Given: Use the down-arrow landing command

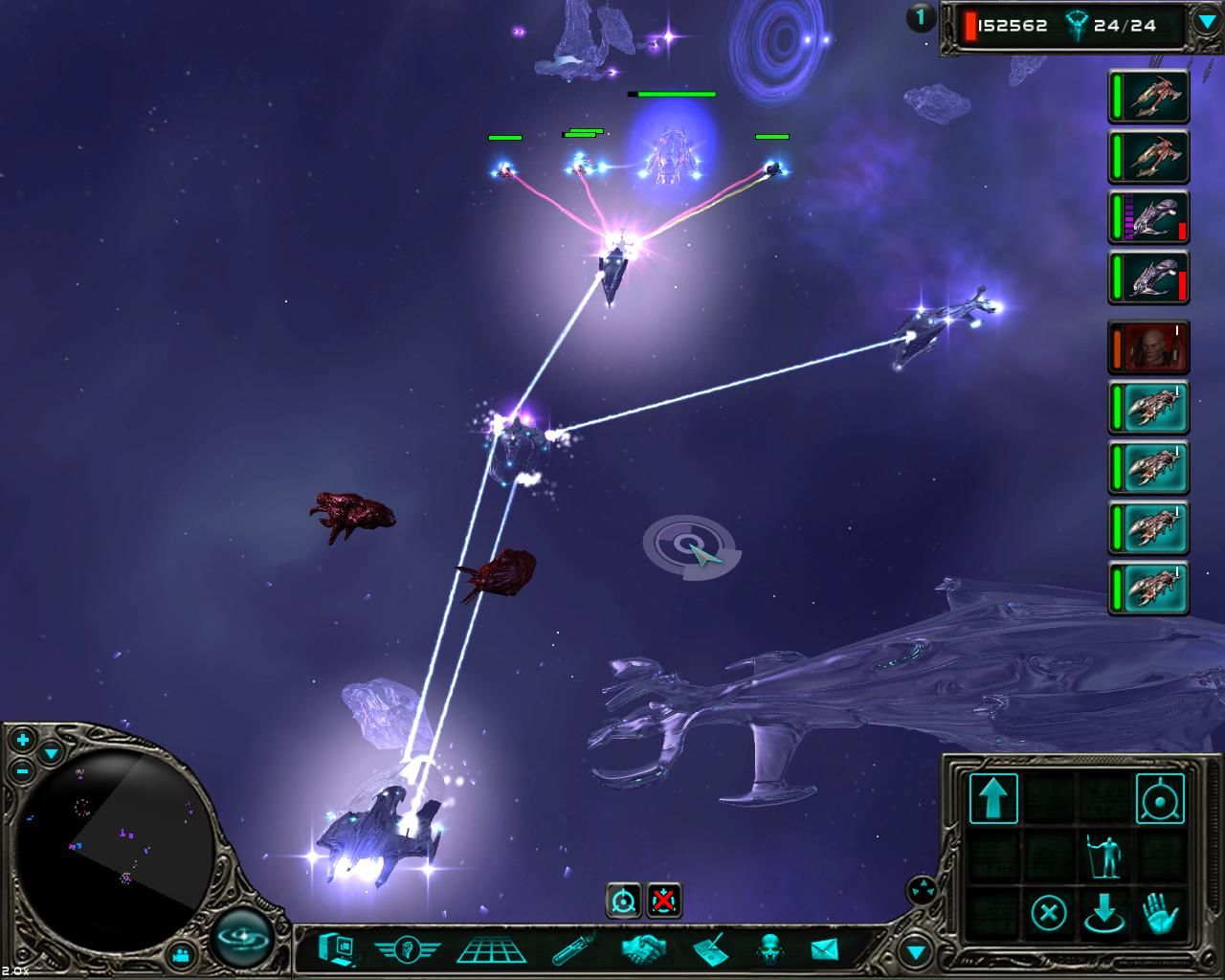Looking at the screenshot, I should [x=1104, y=914].
